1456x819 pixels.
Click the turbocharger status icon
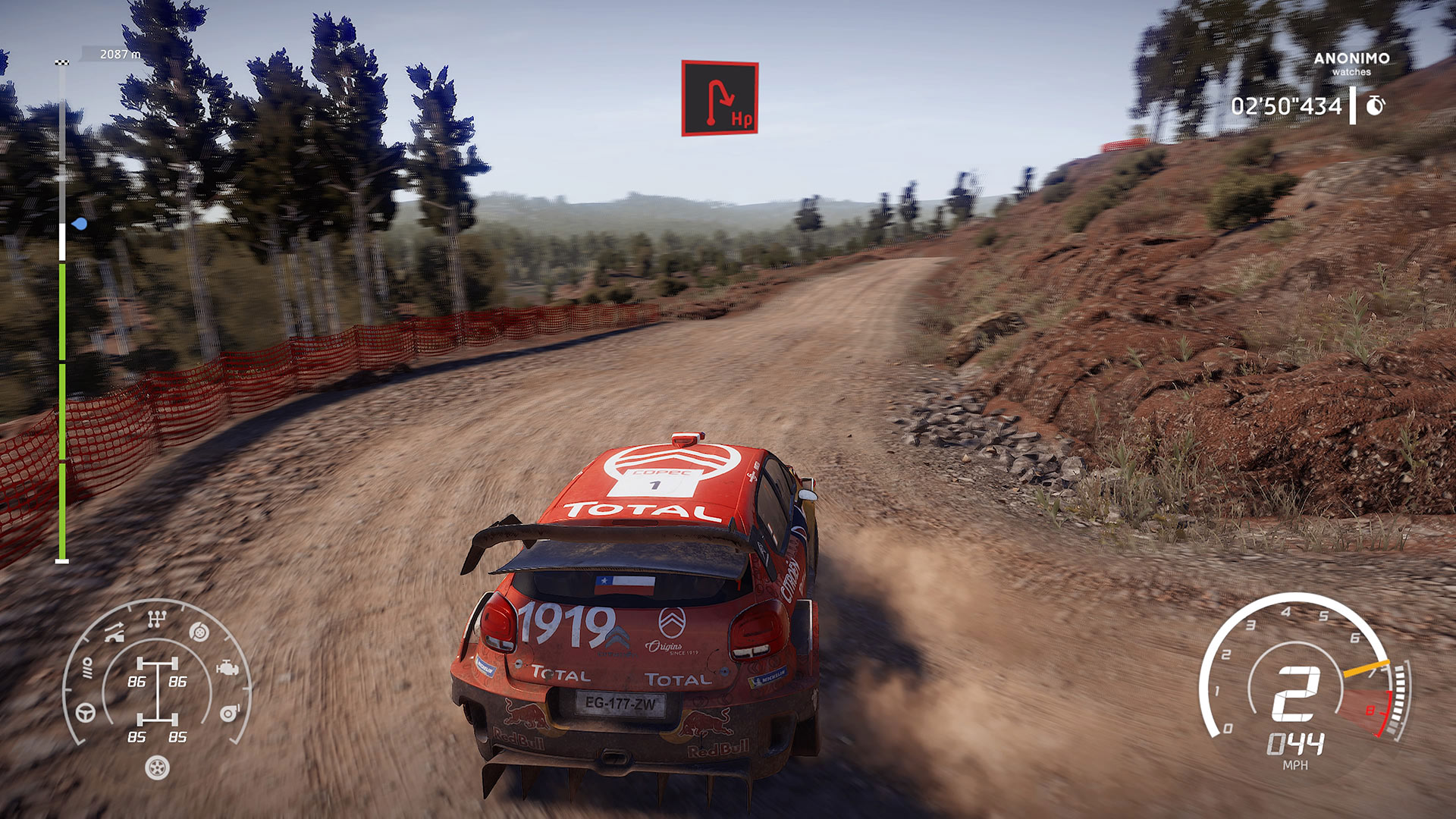coord(229,713)
